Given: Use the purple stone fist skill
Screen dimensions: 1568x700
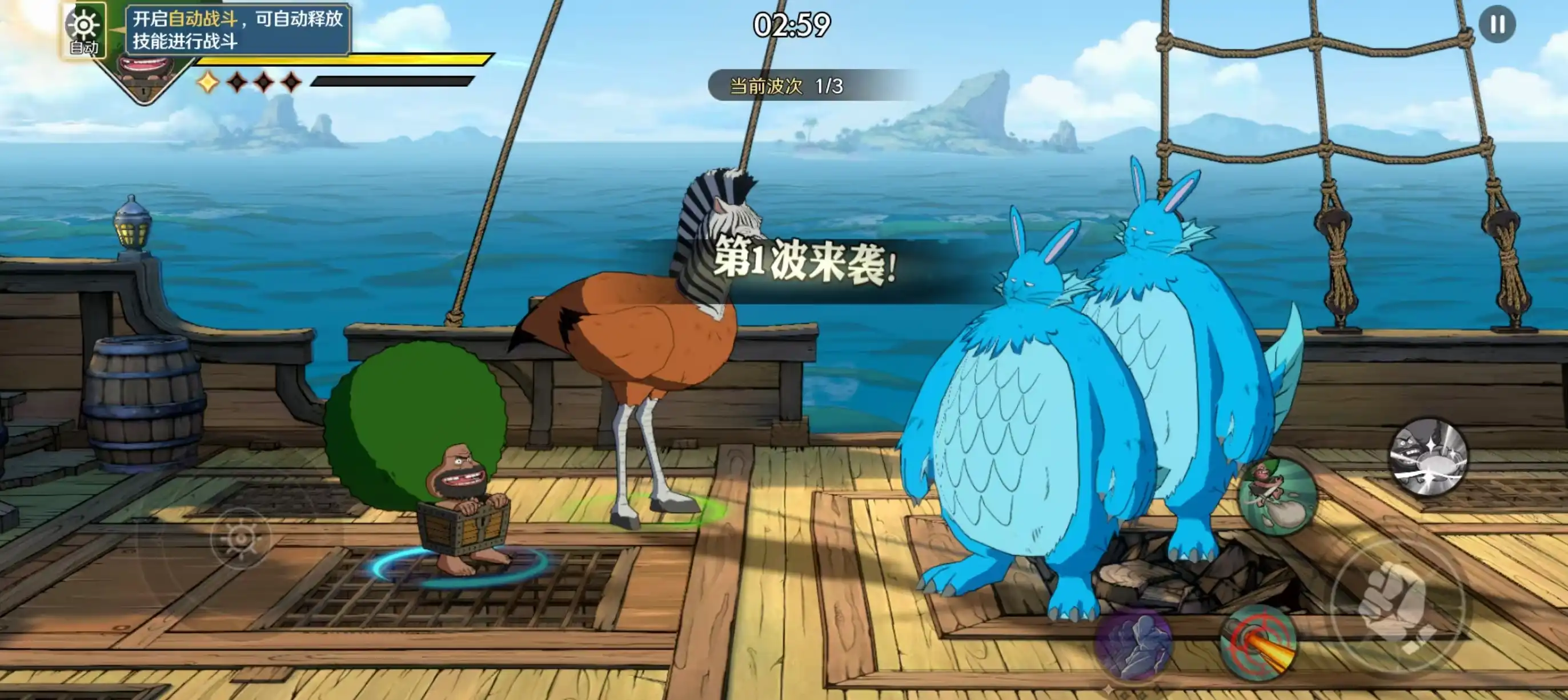Looking at the screenshot, I should click(1133, 644).
